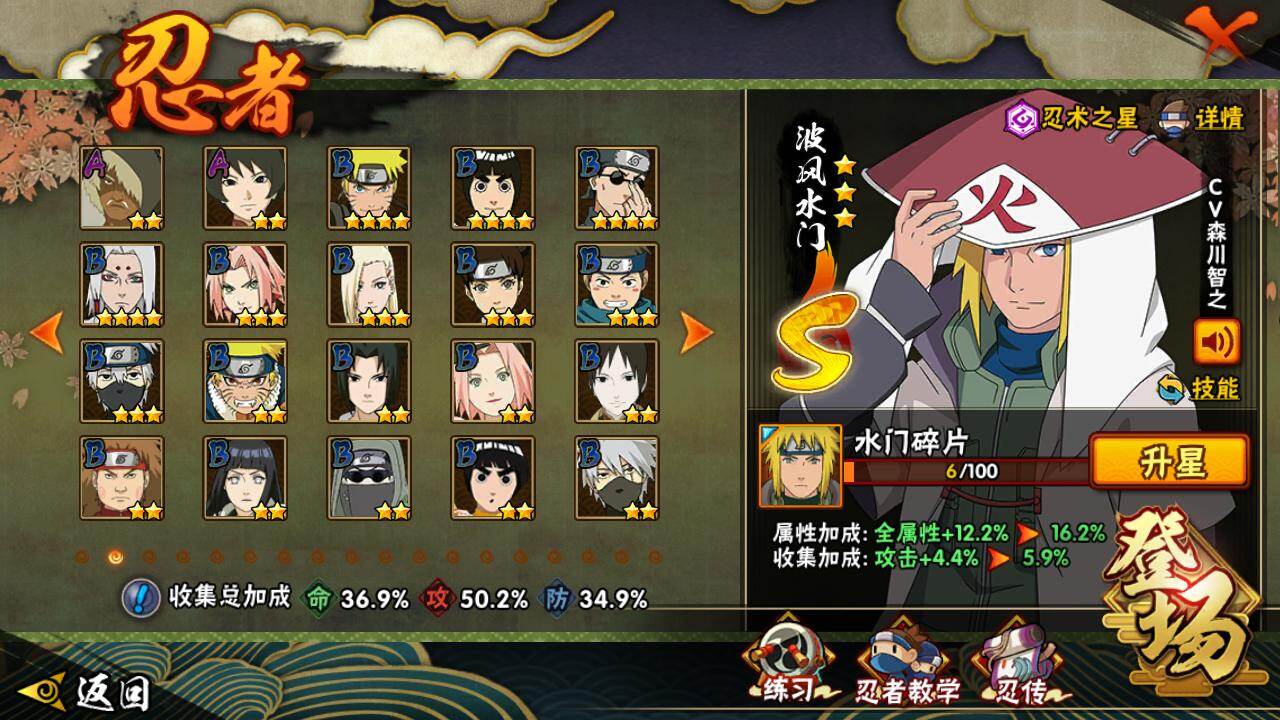Select the blonde Ino portrait
Image resolution: width=1280 pixels, height=720 pixels.
369,284
